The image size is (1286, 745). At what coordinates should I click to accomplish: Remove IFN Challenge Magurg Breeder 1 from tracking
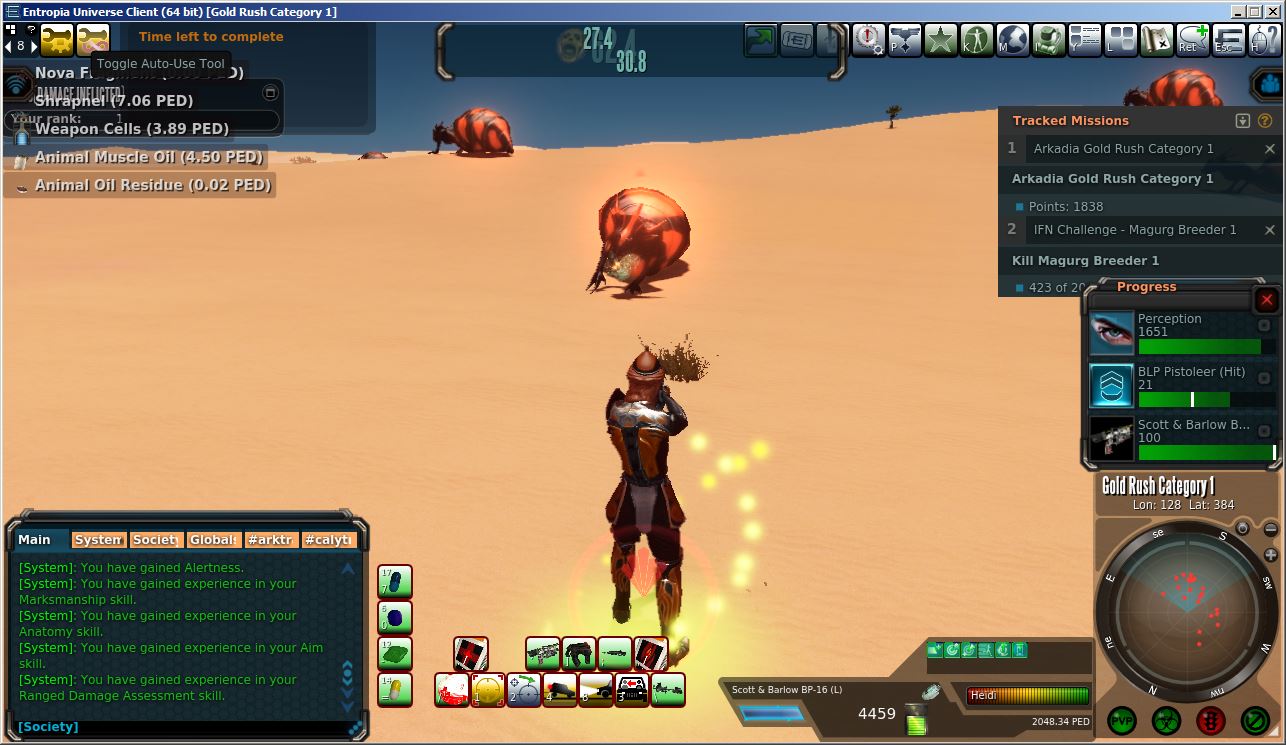click(1270, 230)
